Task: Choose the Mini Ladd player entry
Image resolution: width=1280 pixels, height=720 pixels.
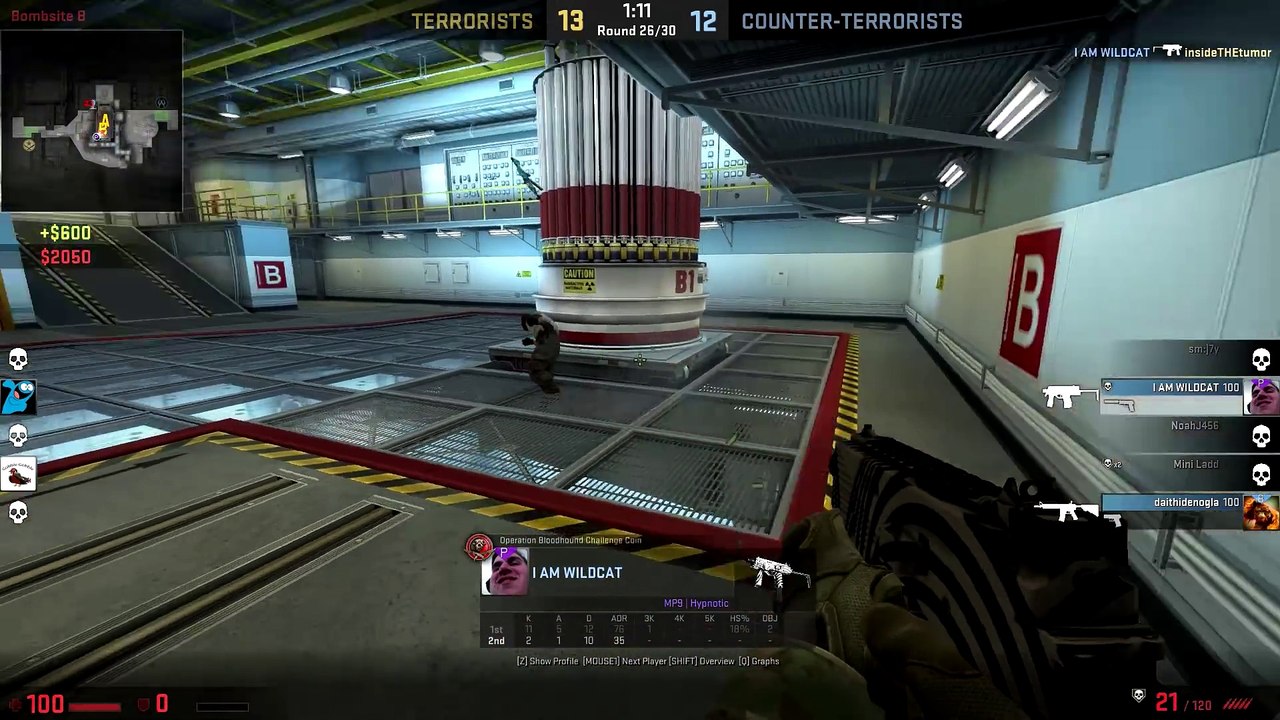Action: (x=1194, y=464)
